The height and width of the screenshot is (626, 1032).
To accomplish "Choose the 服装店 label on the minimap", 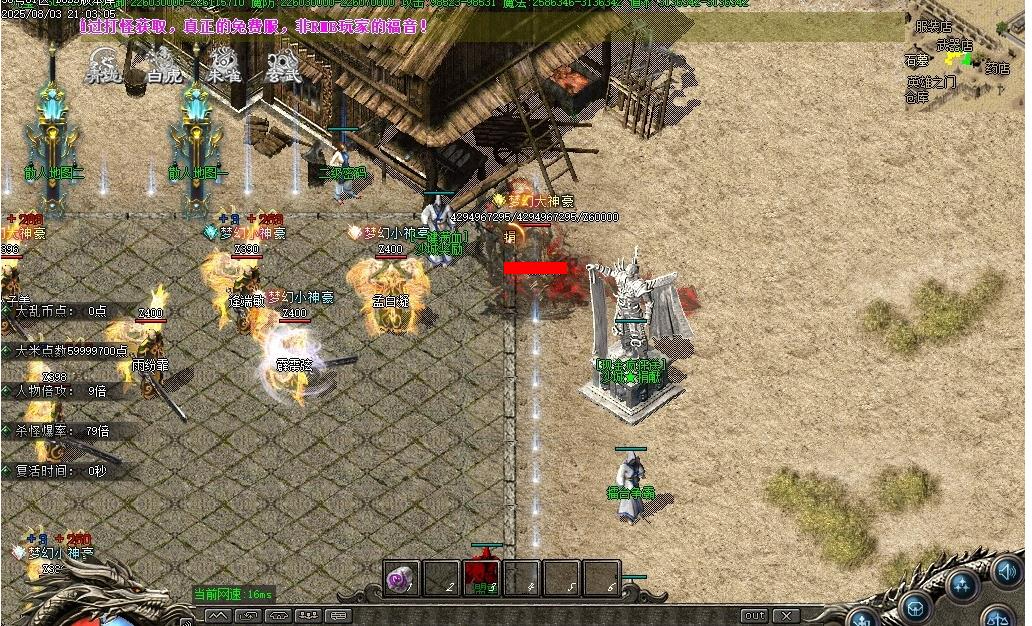I will pyautogui.click(x=933, y=27).
